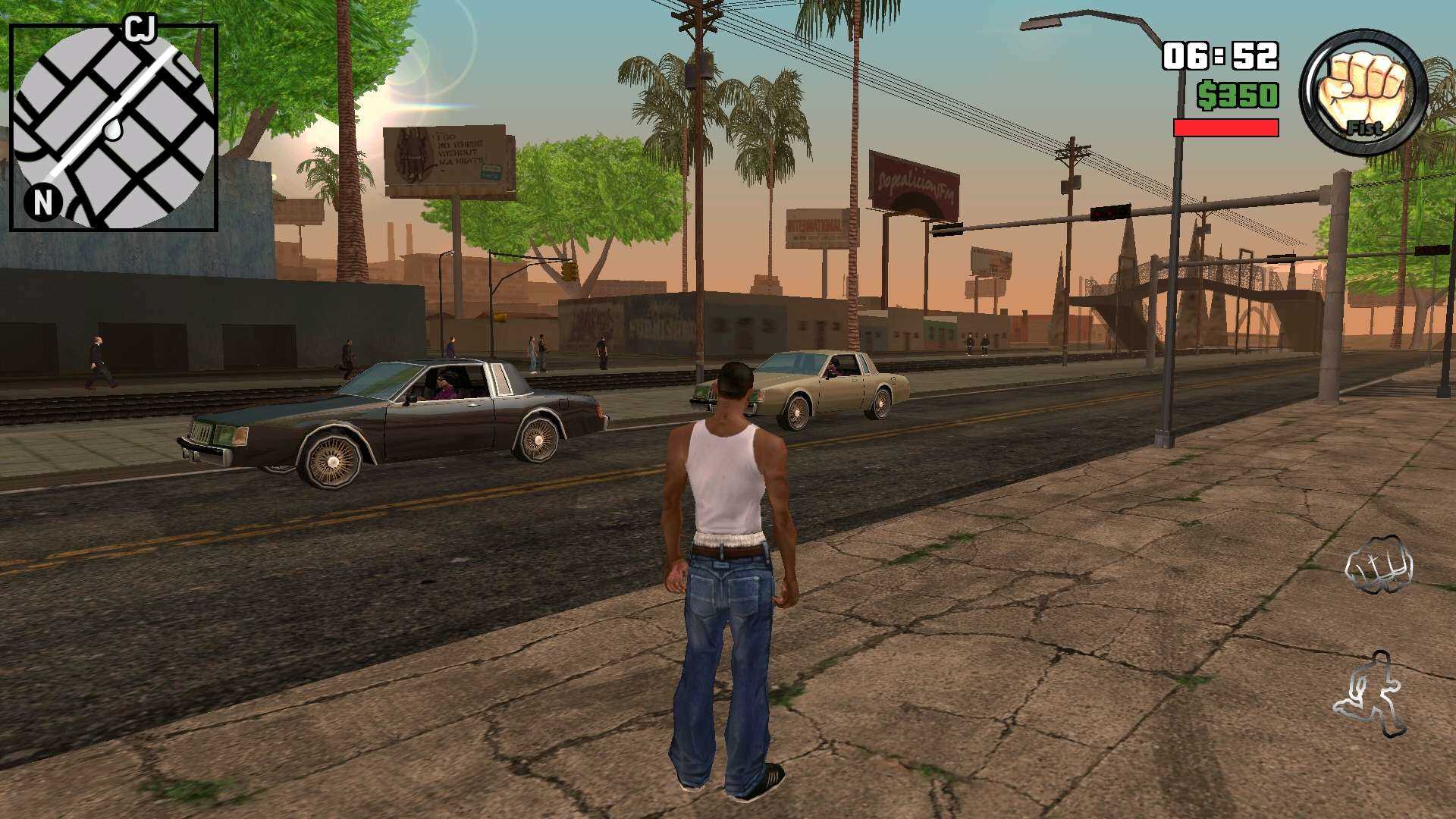Tap the Fist weapon slot icon

(1361, 83)
